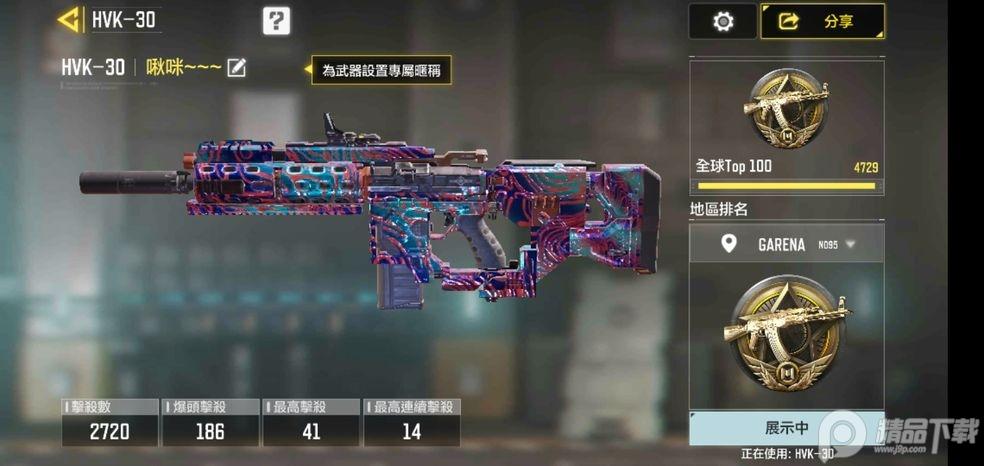This screenshot has width=984, height=466.
Task: Edit the weapon nickname pencil icon
Action: [237, 68]
